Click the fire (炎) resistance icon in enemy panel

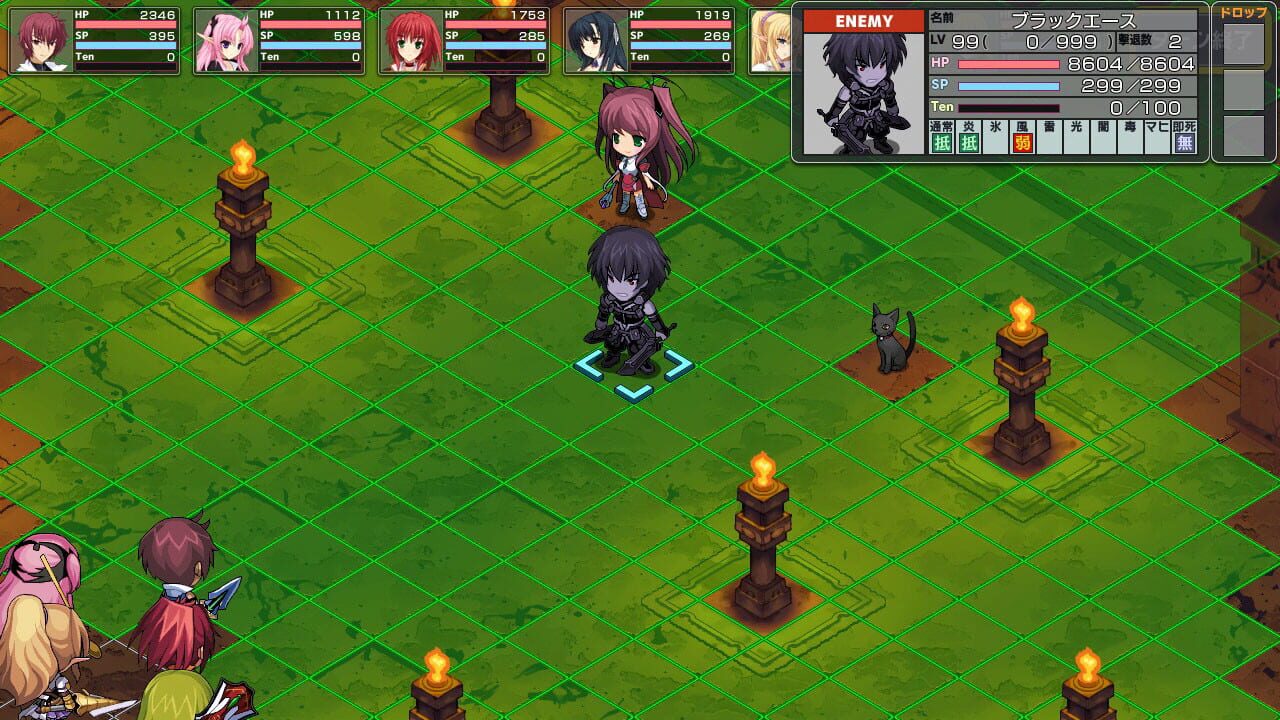[968, 142]
